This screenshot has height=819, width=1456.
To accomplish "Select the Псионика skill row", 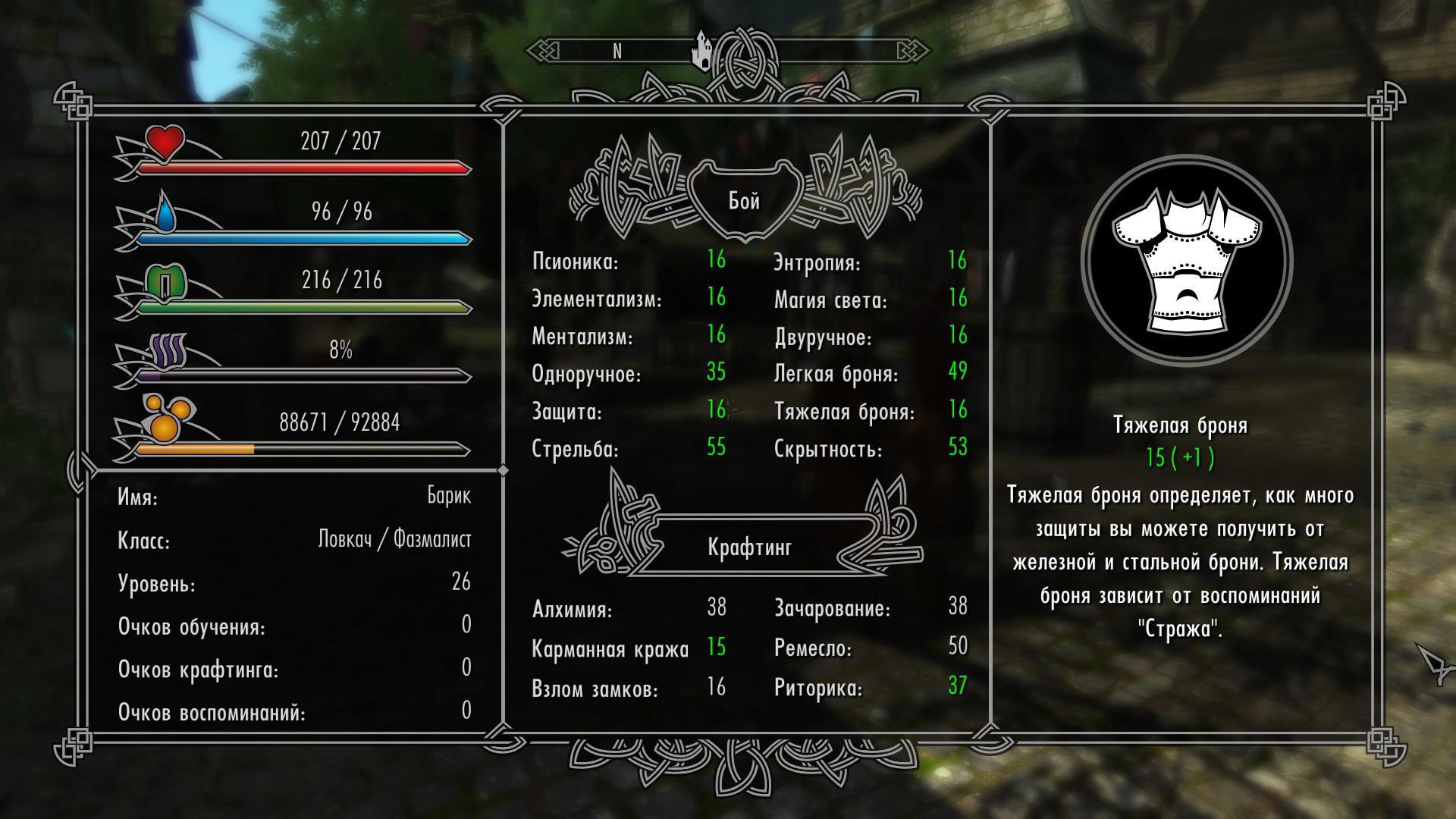I will tap(576, 262).
